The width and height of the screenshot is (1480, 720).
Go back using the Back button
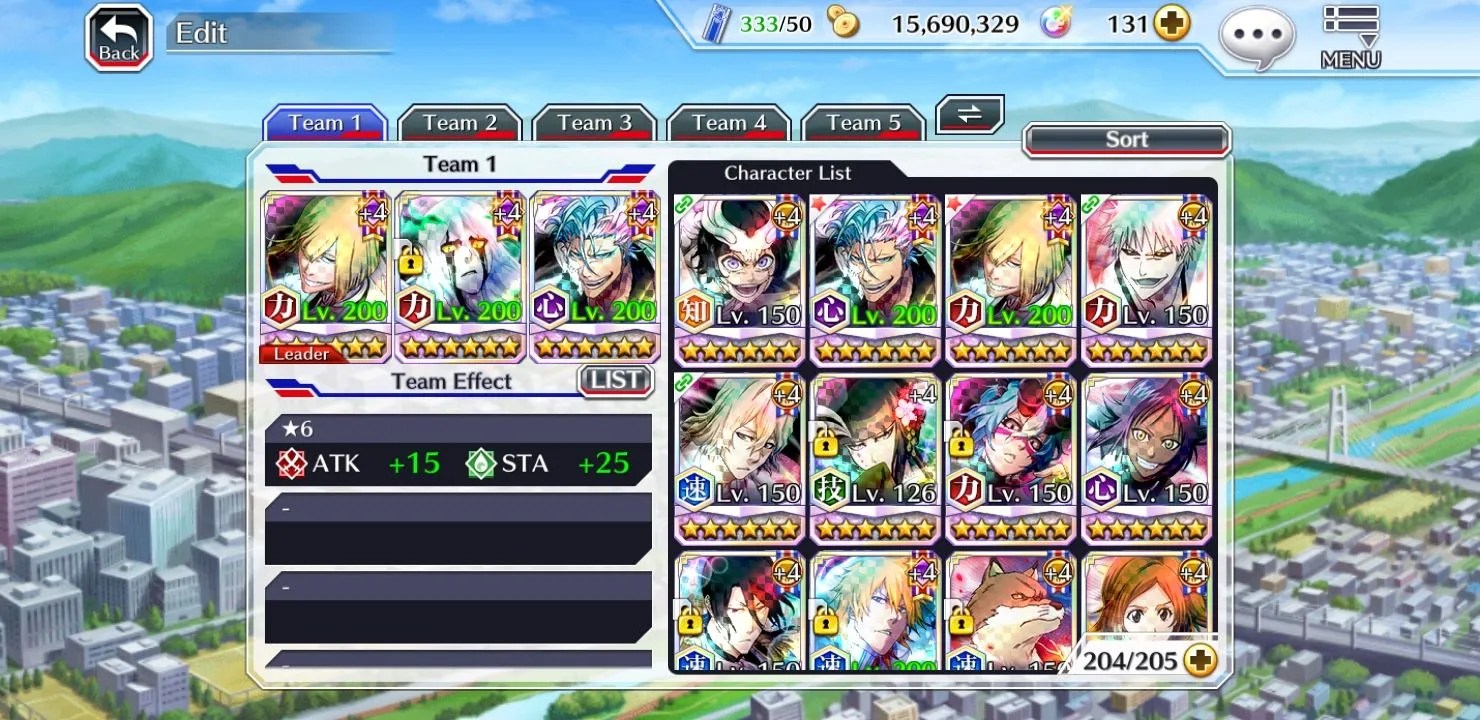pos(119,38)
